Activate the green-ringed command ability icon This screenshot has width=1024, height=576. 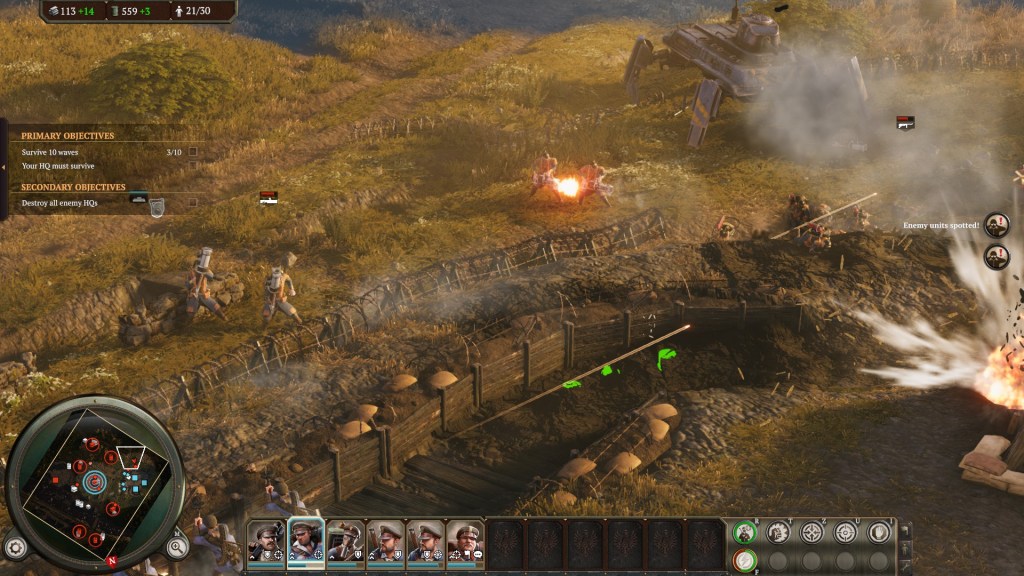click(744, 533)
